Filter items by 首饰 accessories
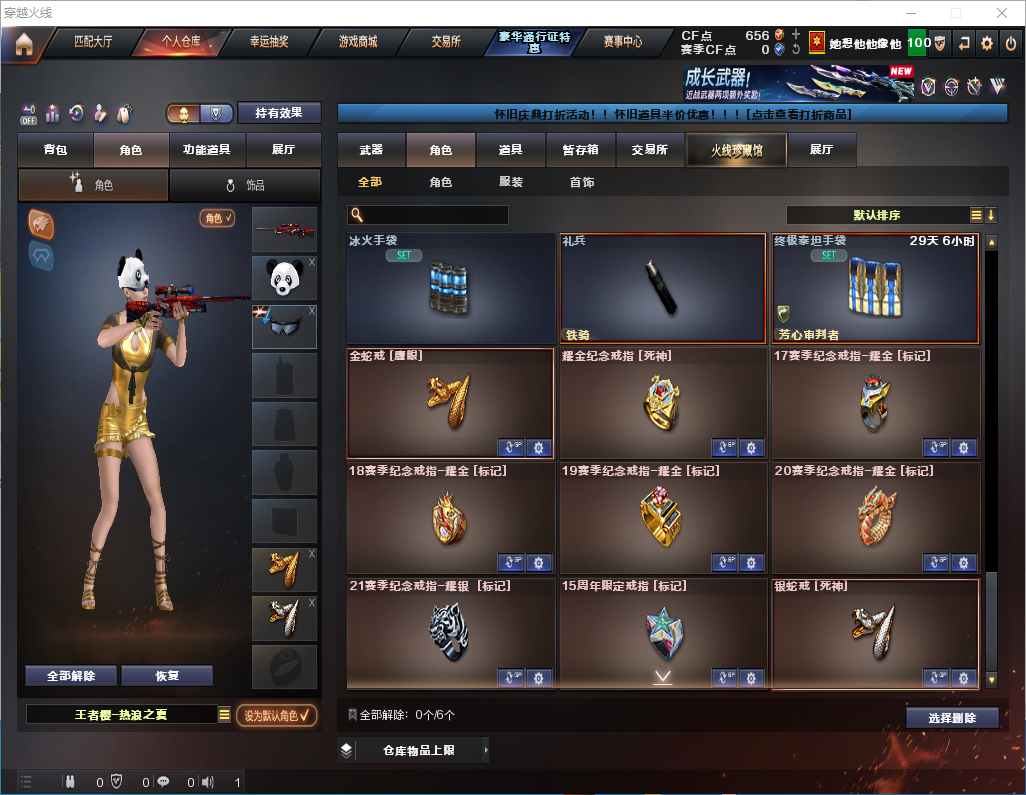The image size is (1026, 795). pos(581,183)
